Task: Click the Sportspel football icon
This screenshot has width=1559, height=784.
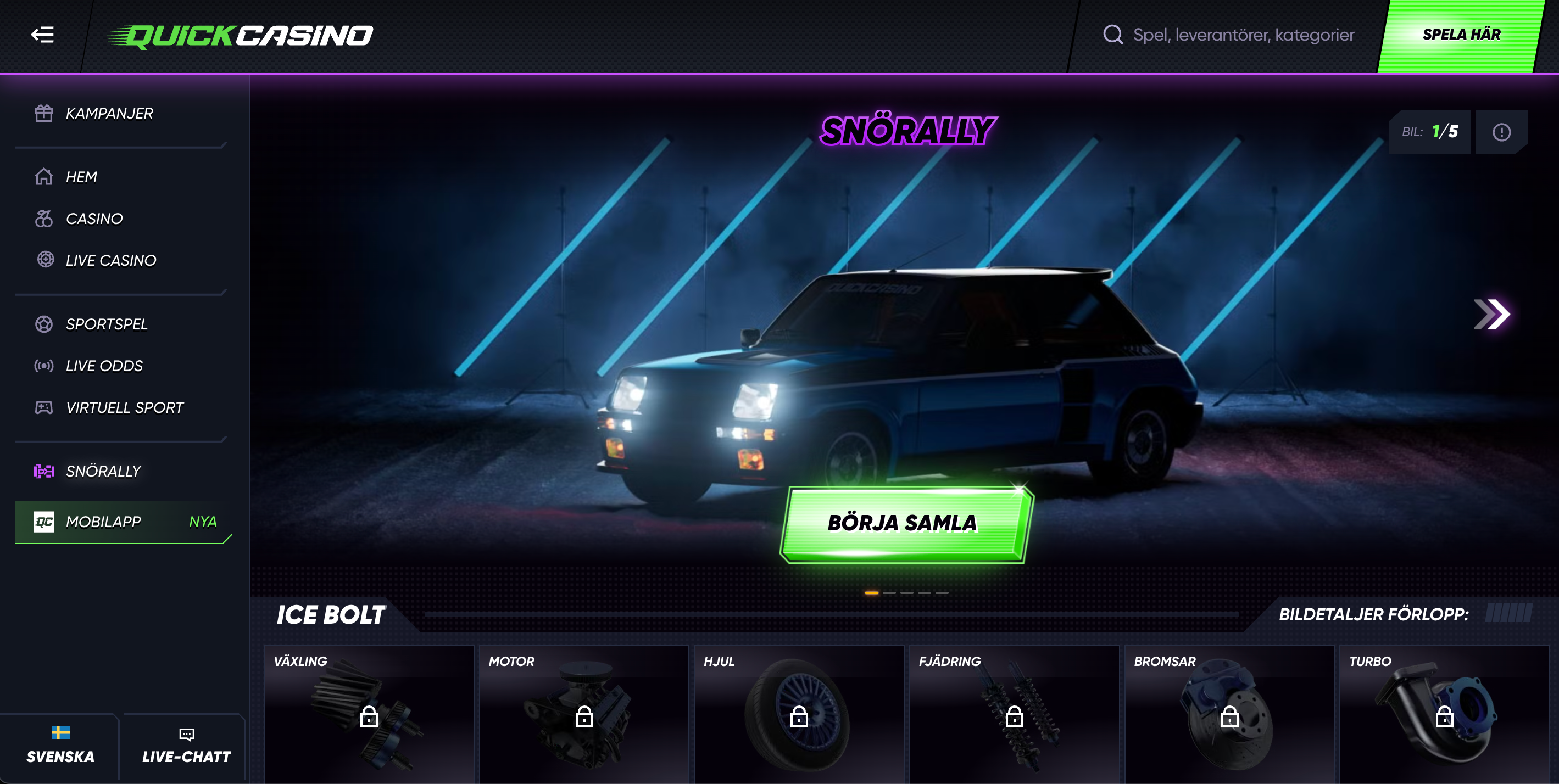Action: coord(43,324)
